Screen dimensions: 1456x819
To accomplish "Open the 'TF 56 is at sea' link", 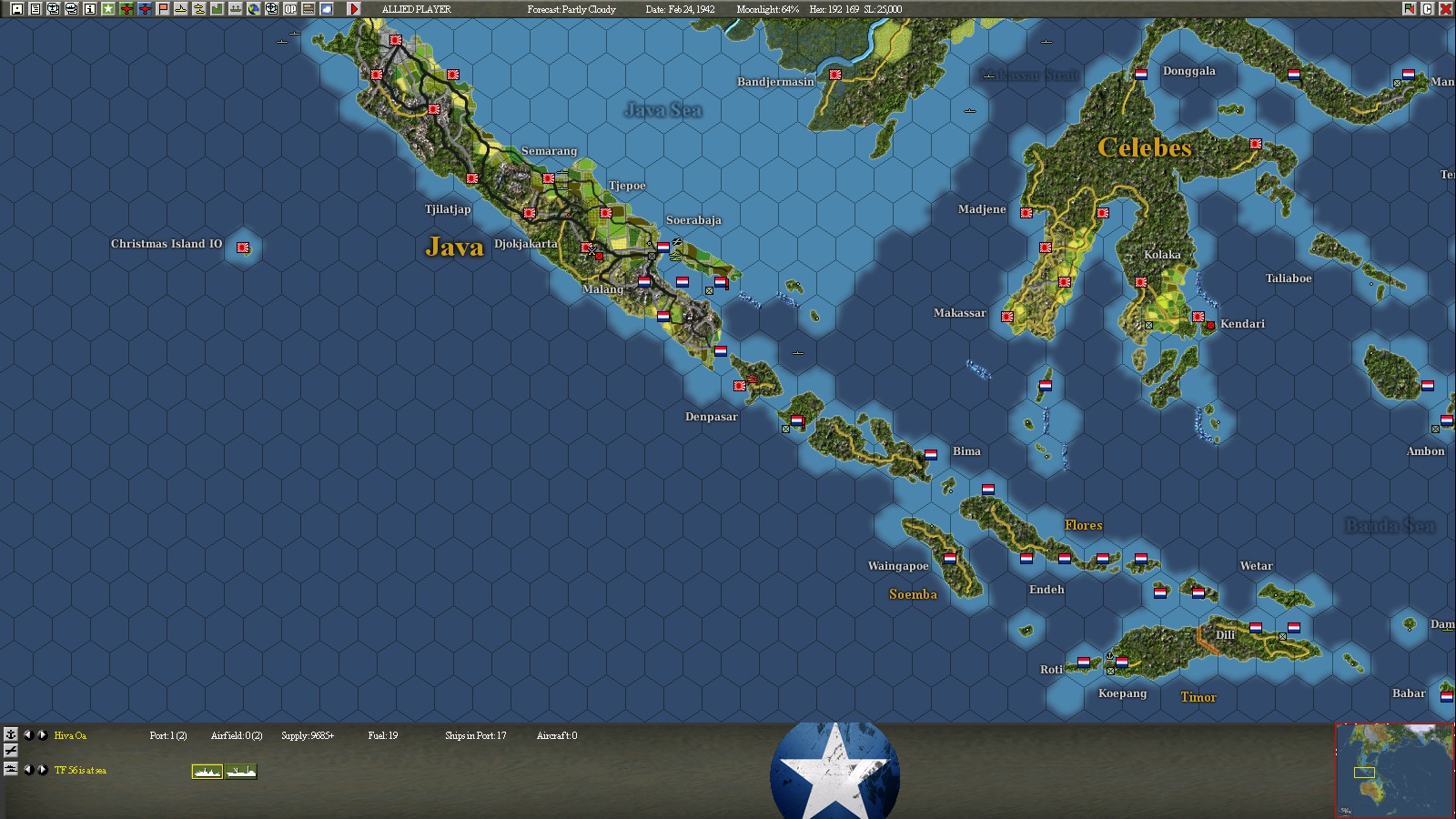I will pos(80,770).
